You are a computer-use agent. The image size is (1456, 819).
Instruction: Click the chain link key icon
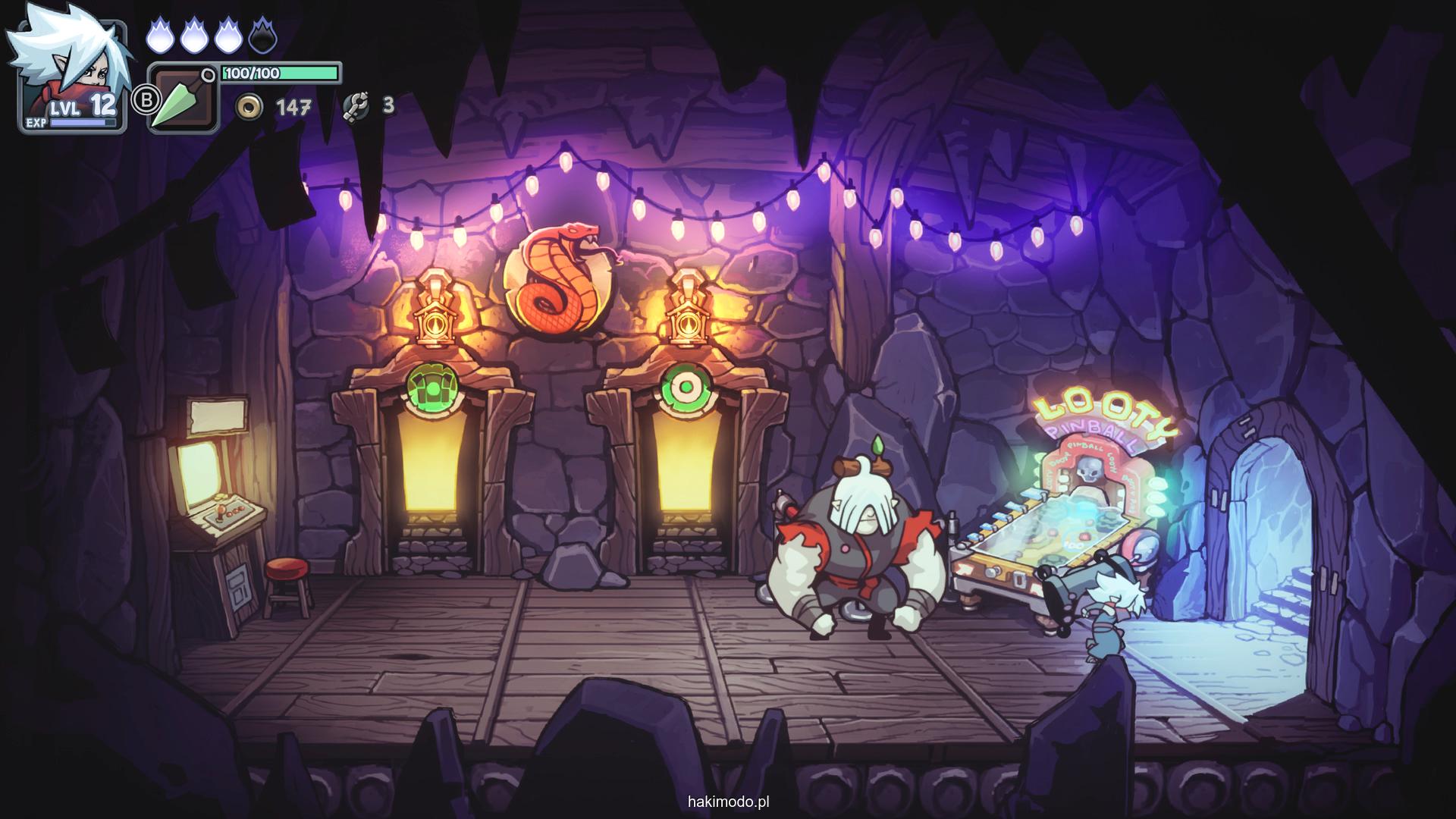pyautogui.click(x=355, y=106)
